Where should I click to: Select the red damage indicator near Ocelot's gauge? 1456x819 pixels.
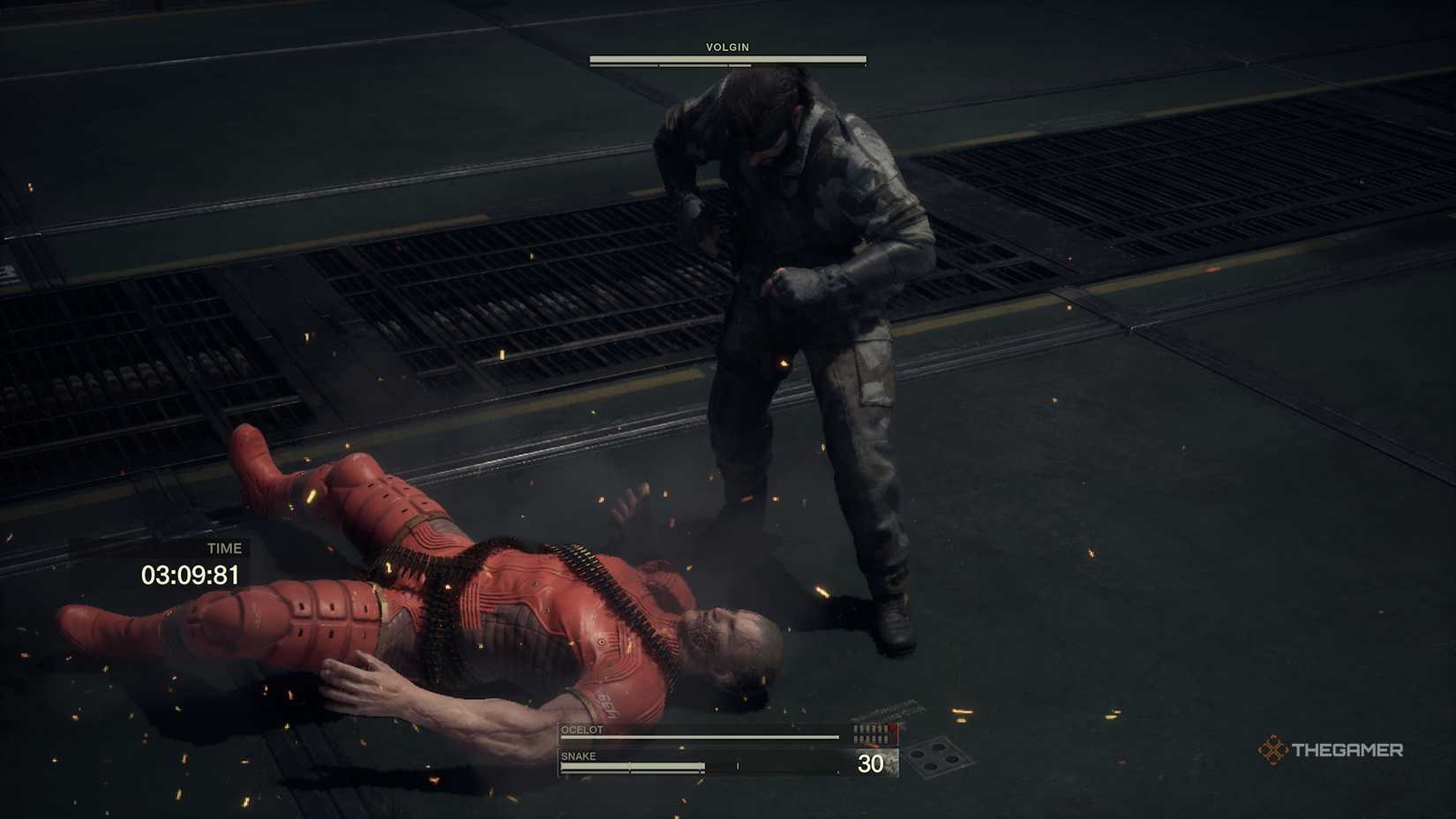894,729
